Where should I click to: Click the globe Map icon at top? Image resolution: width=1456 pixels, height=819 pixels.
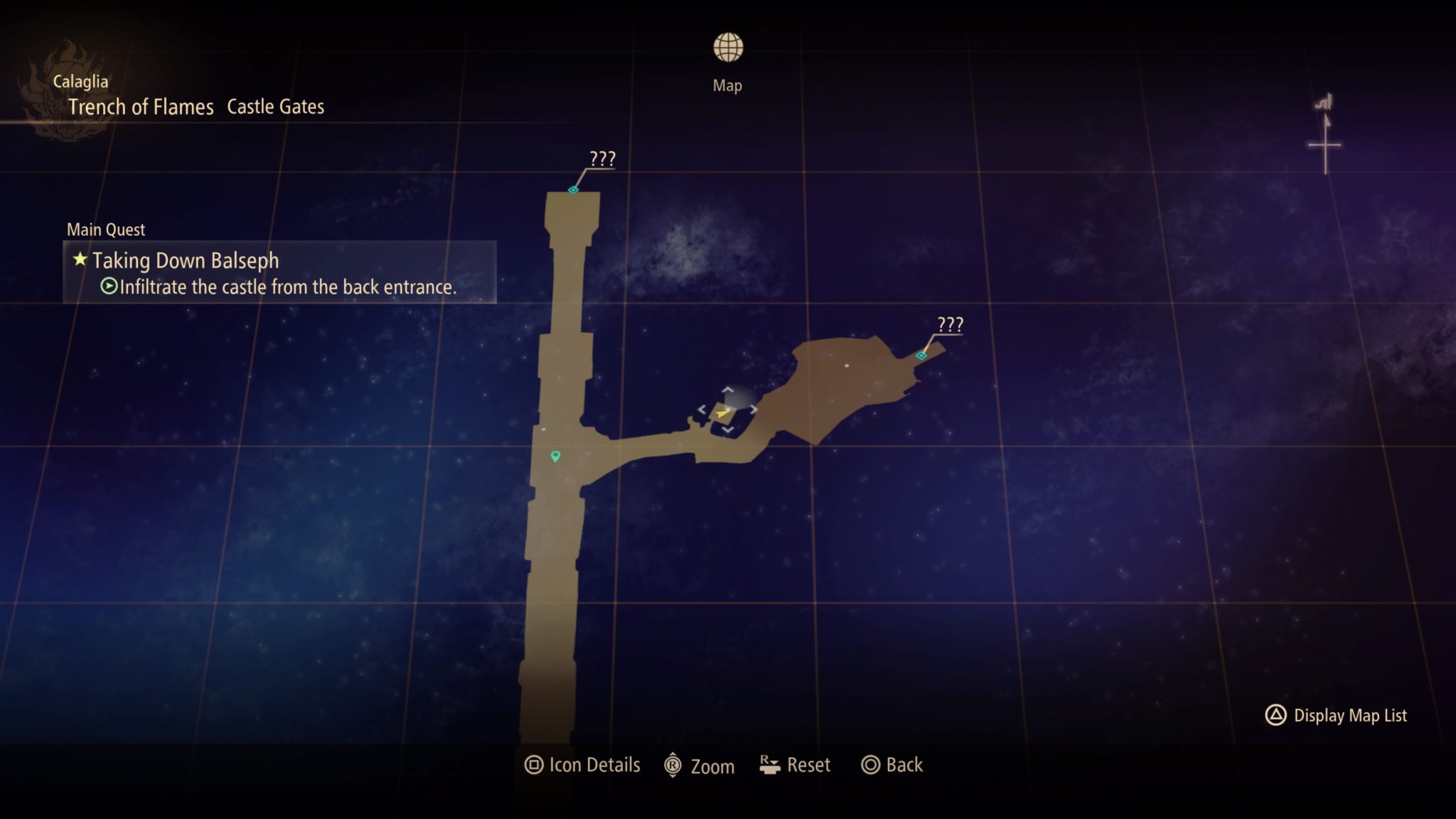click(727, 48)
